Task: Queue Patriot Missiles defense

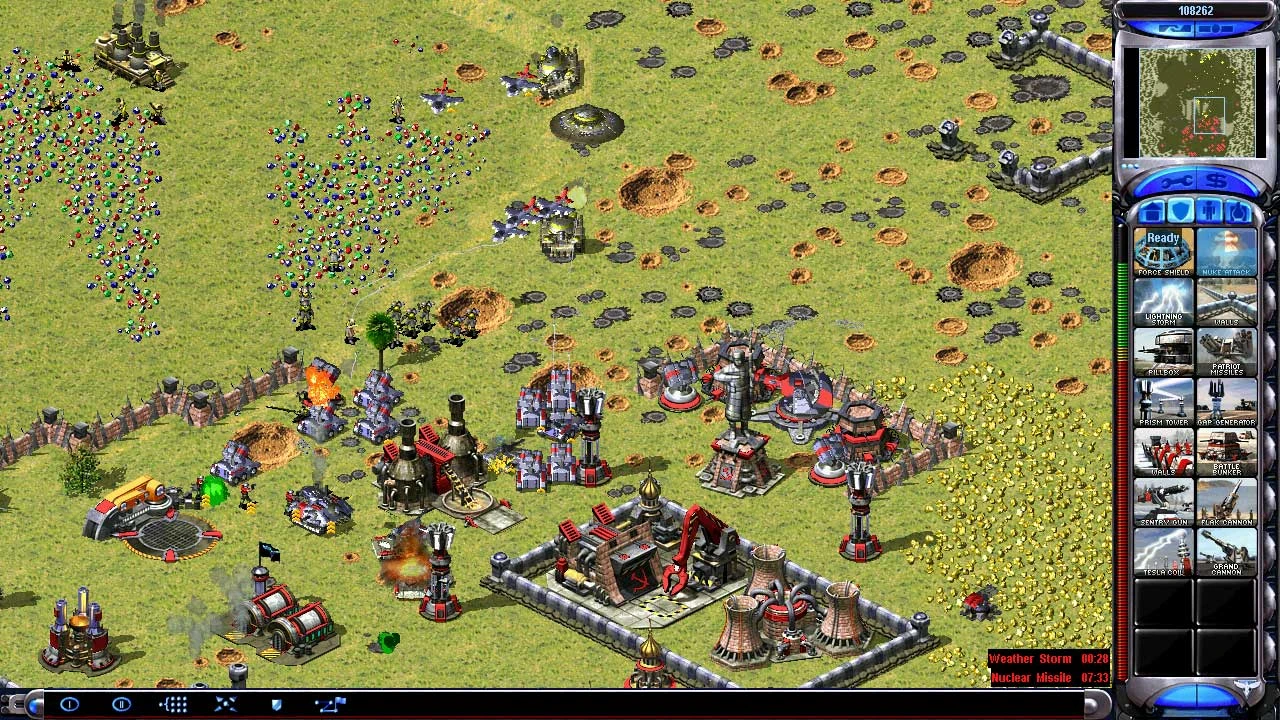Action: tap(1227, 352)
